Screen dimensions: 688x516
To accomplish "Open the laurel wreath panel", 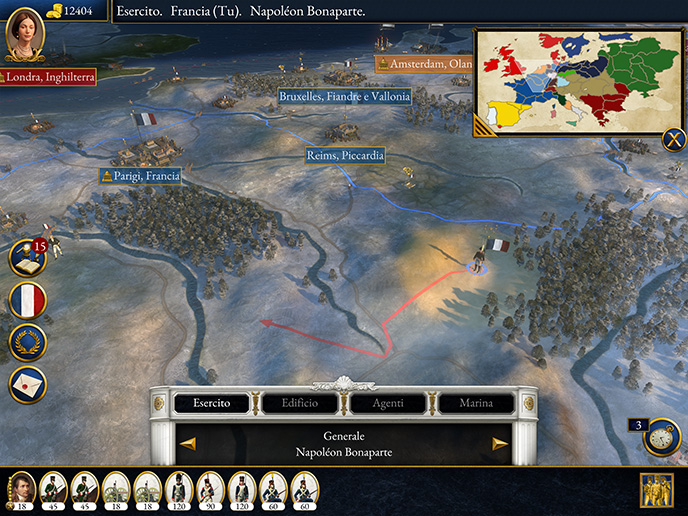I will point(27,342).
